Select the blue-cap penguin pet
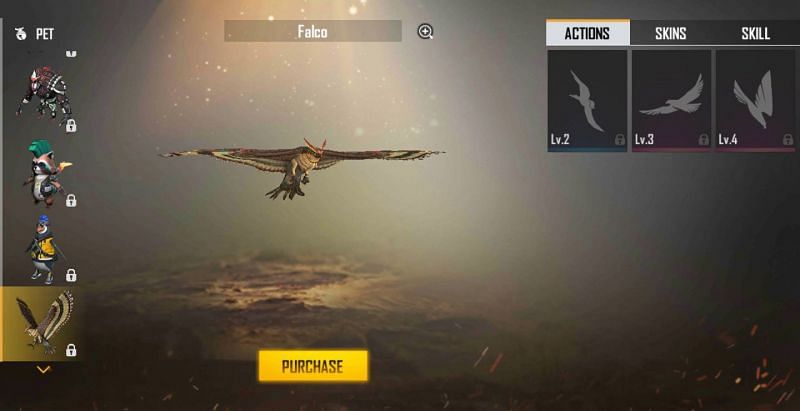 point(43,246)
